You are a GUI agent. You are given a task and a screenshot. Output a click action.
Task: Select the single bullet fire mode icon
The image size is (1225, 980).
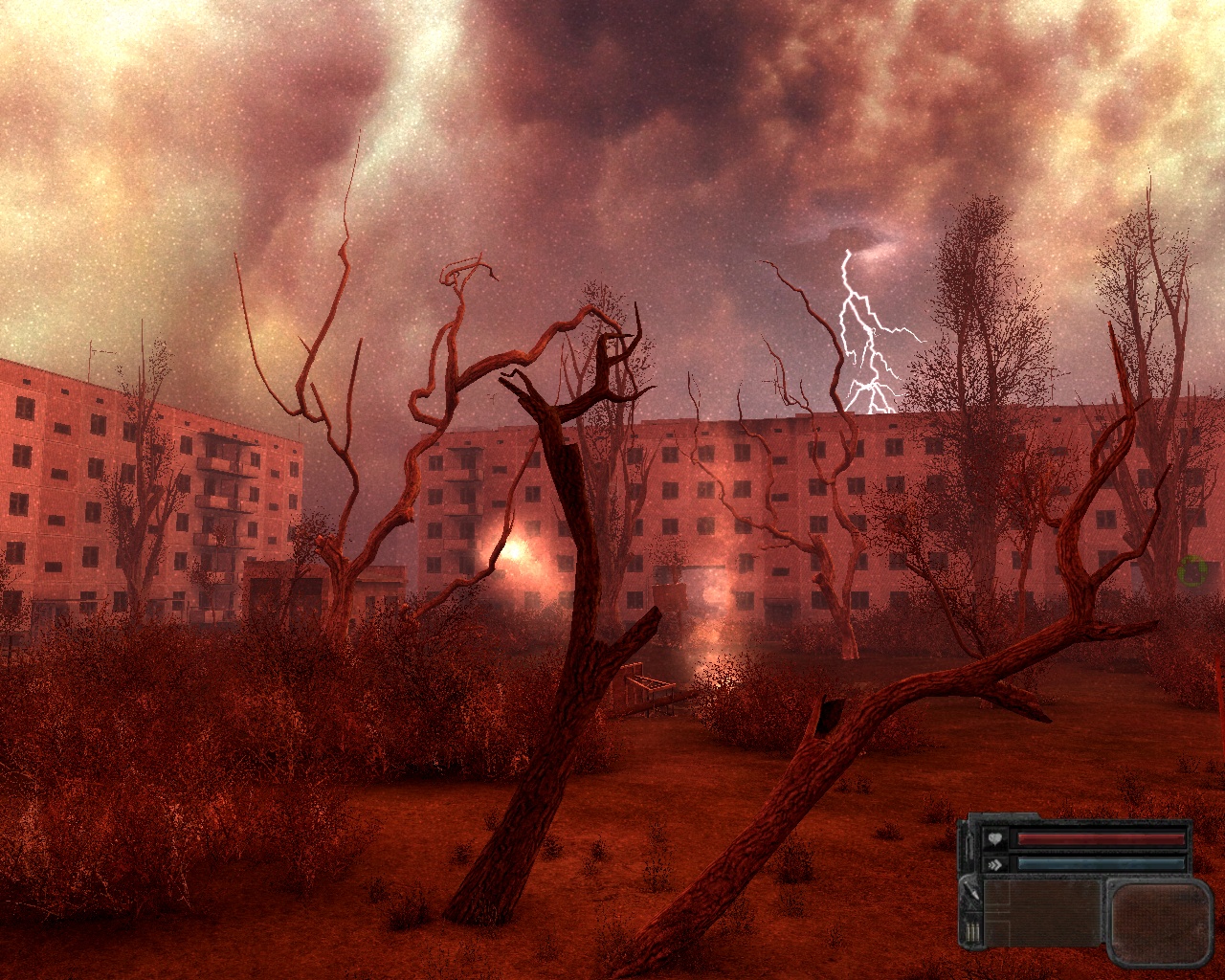[972, 892]
